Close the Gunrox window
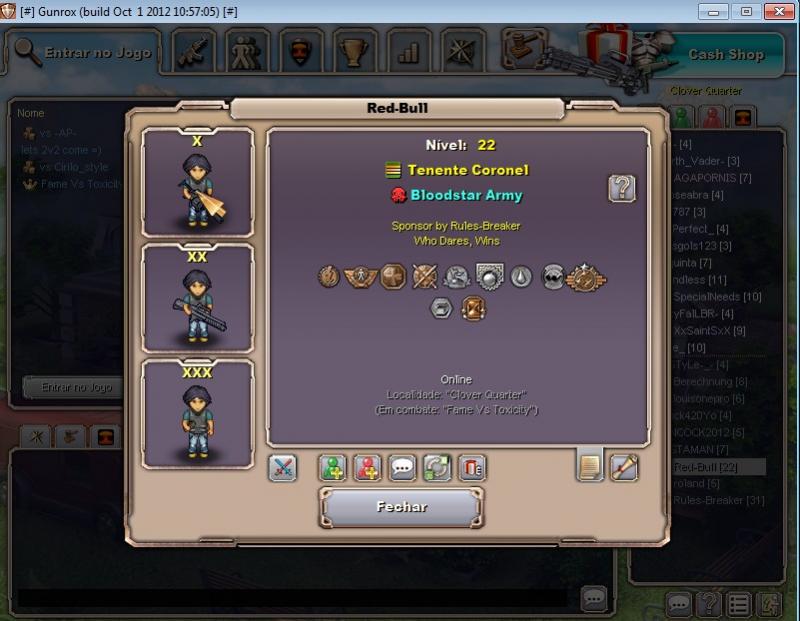The image size is (800, 621). 779,11
